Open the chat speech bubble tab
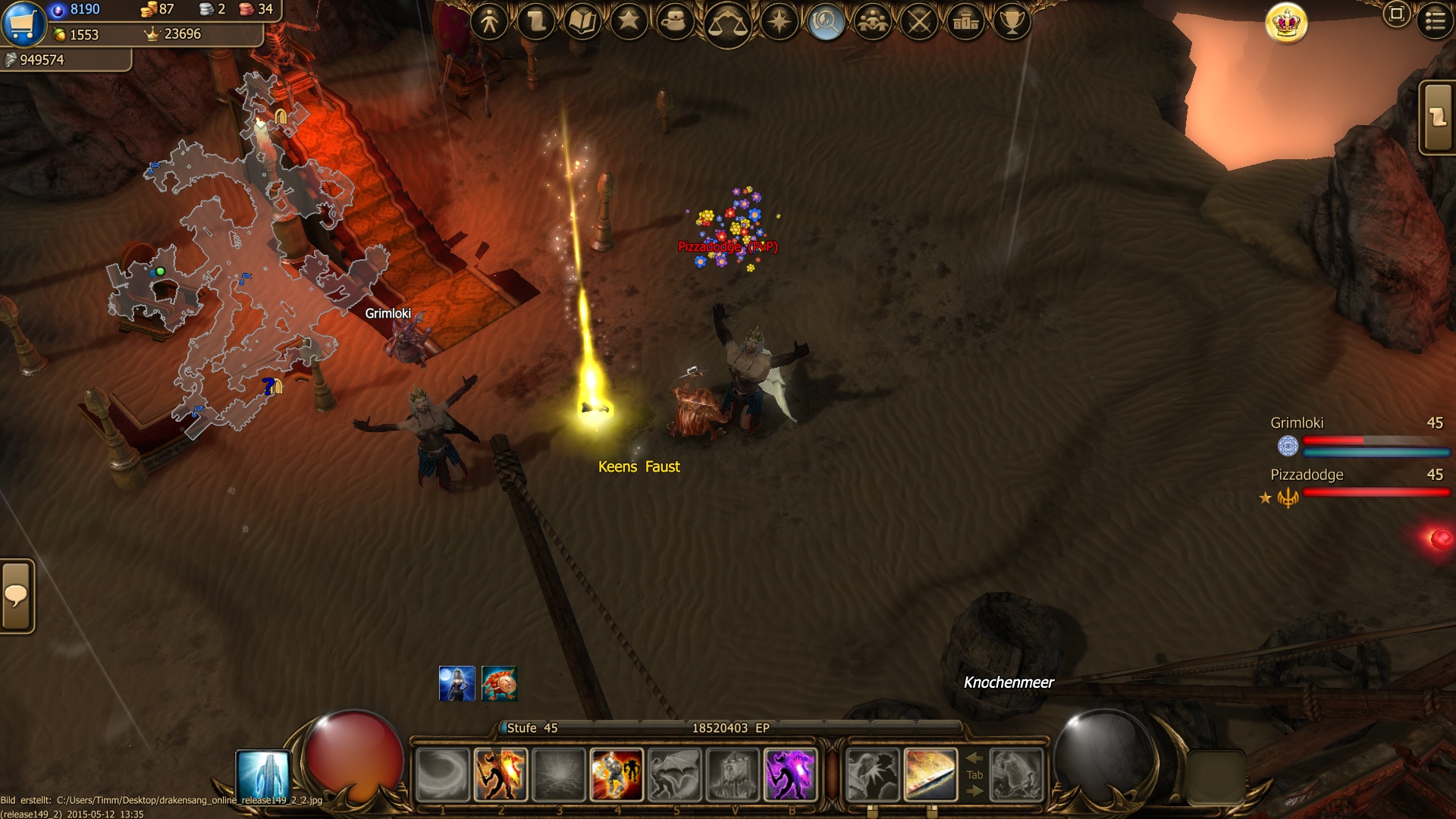1456x819 pixels. point(17,595)
